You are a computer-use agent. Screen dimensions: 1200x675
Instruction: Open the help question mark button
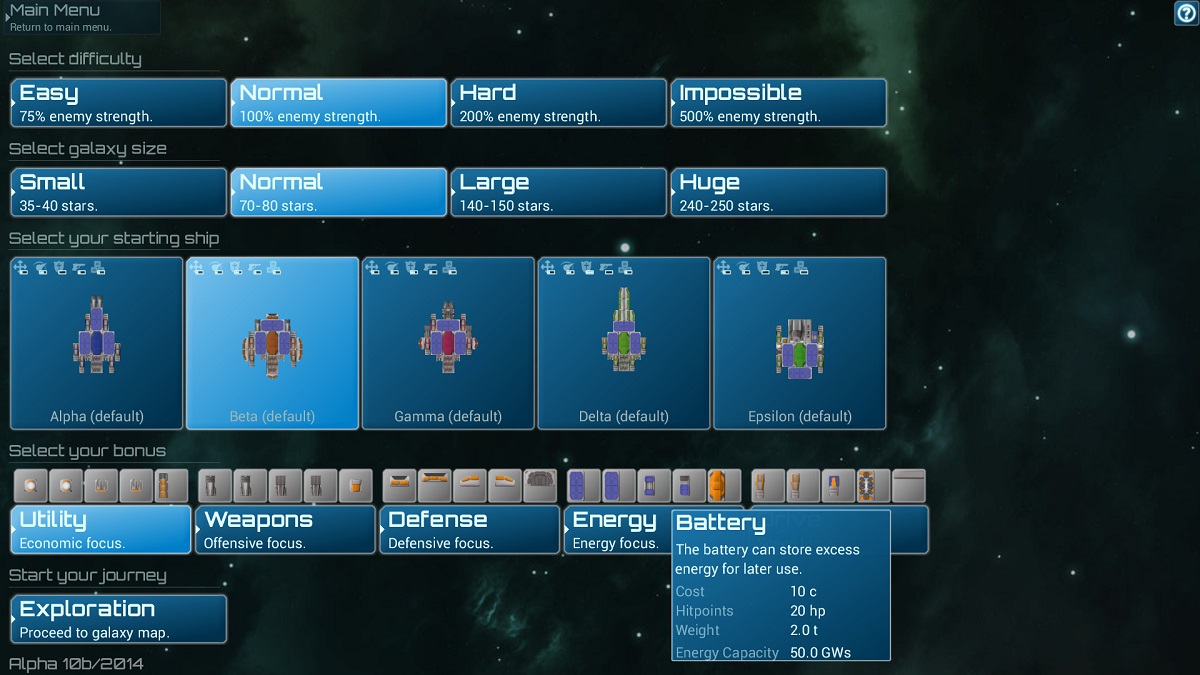pos(1185,13)
